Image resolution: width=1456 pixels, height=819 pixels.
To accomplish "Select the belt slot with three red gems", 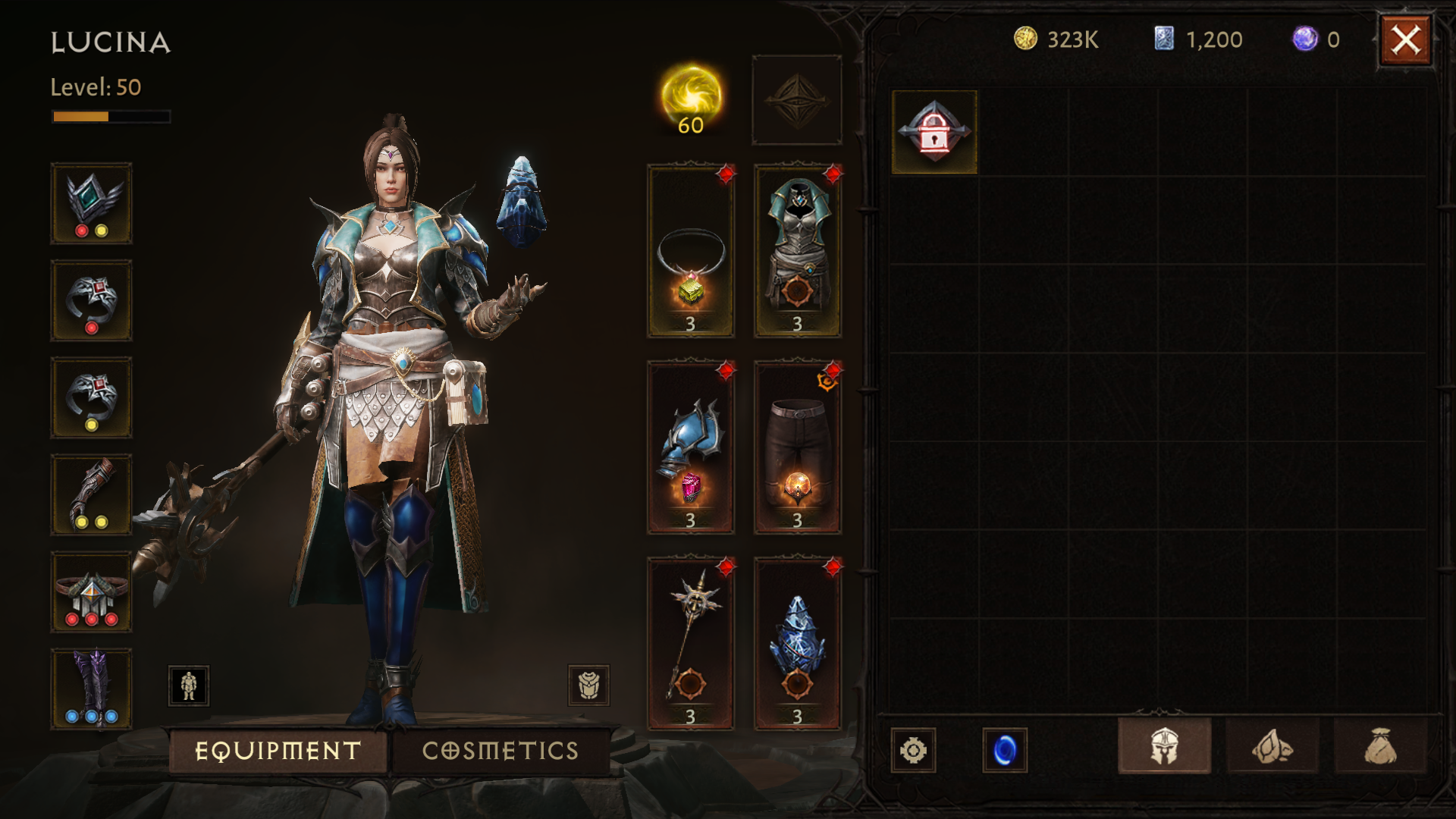I will 91,592.
